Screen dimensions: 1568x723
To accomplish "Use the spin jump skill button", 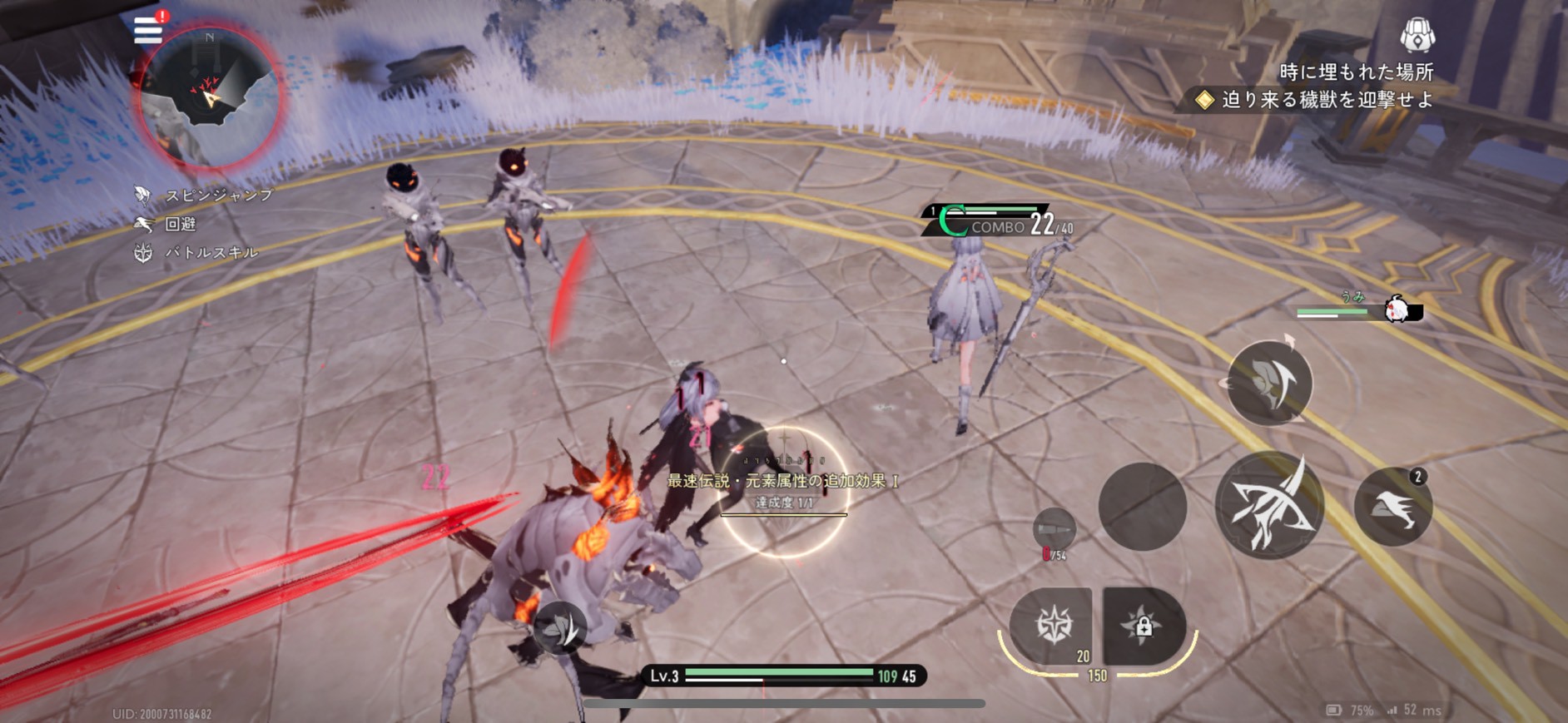I will 1269,383.
